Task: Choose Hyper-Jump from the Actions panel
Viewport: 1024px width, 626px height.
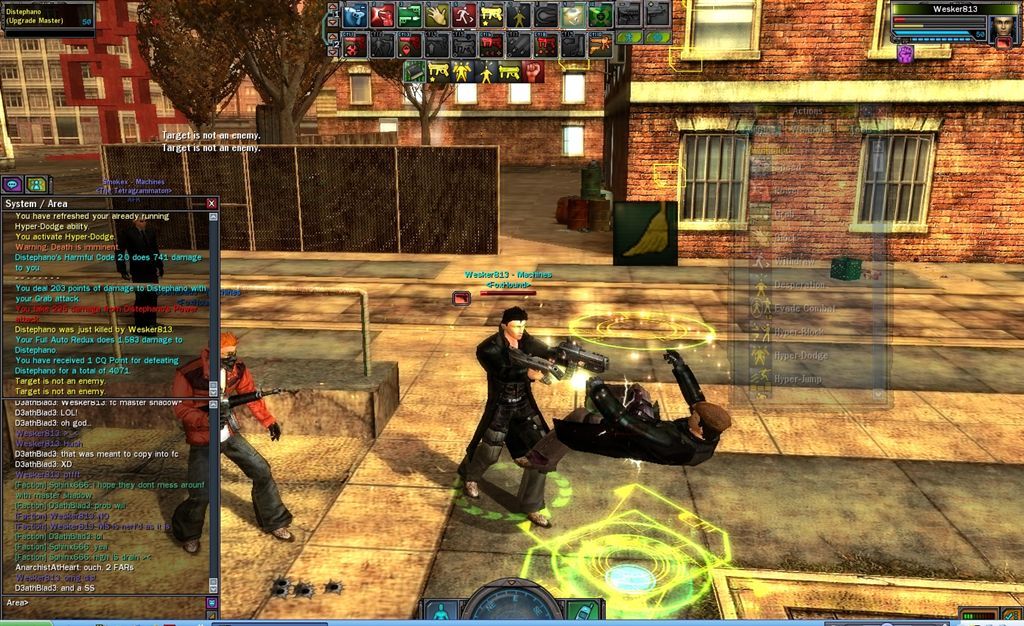Action: [798, 379]
